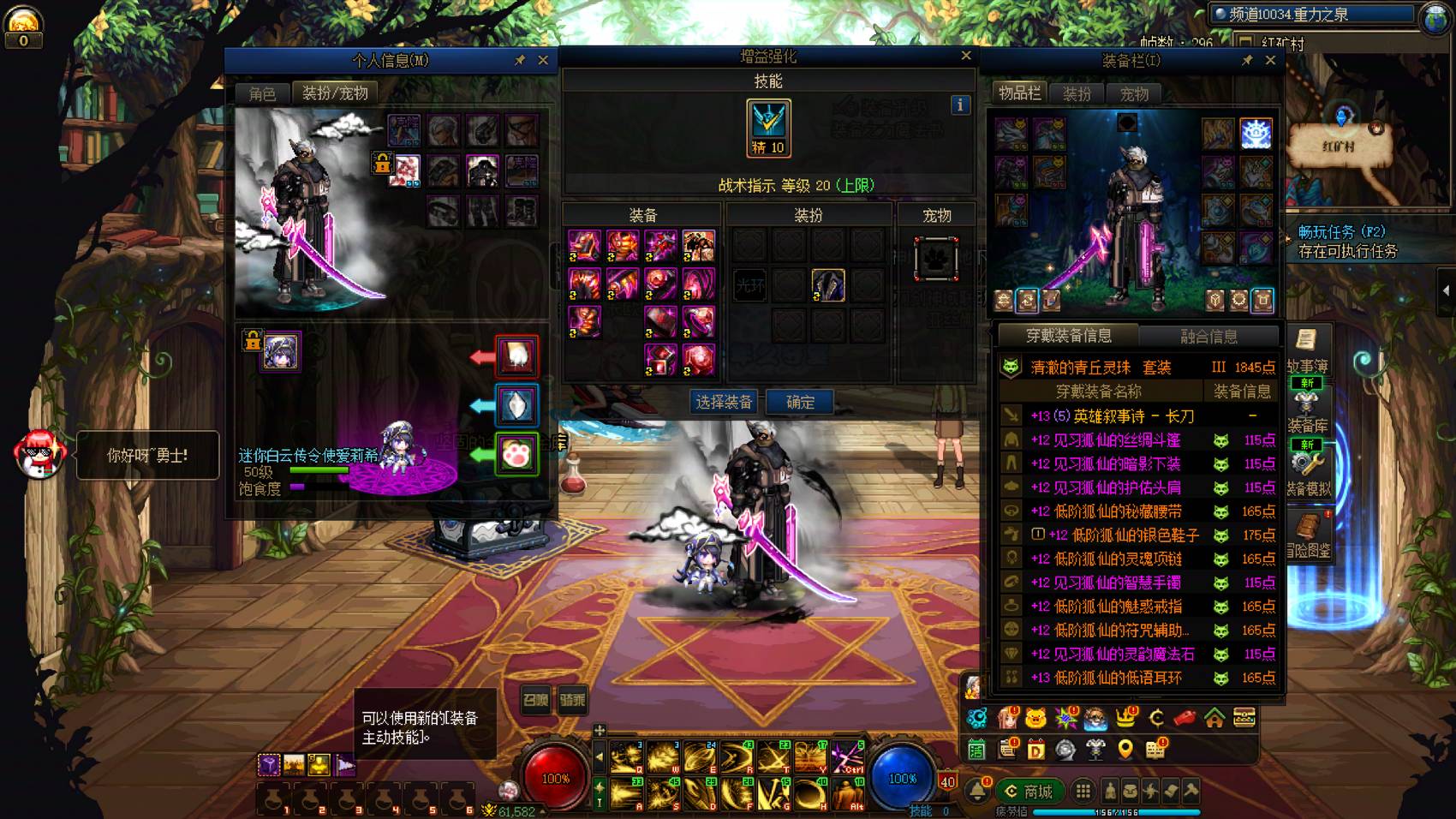Open the 冒险图鉴 book icon
Screen dimensions: 1456x819
coord(1308,533)
